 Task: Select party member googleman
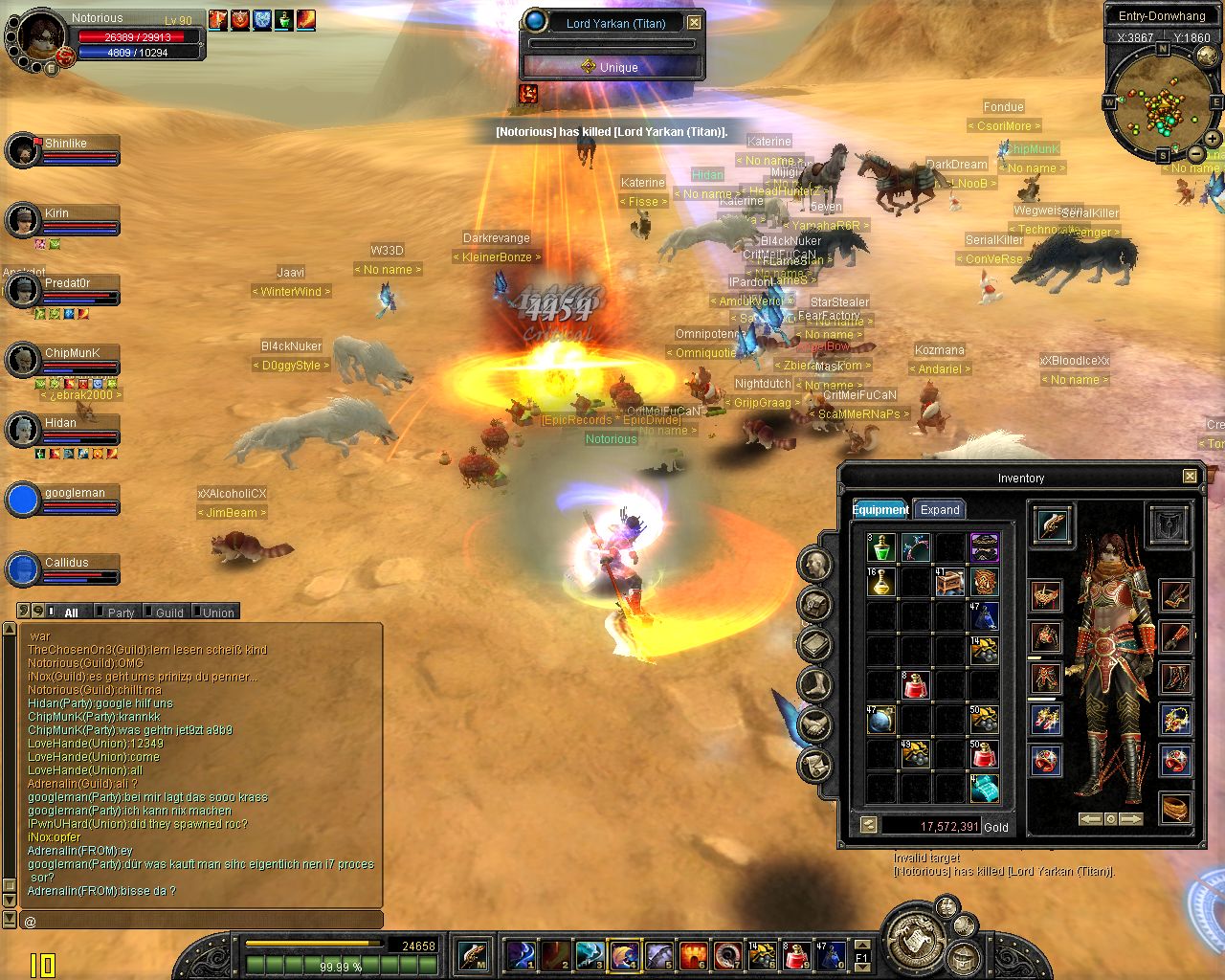coord(75,494)
